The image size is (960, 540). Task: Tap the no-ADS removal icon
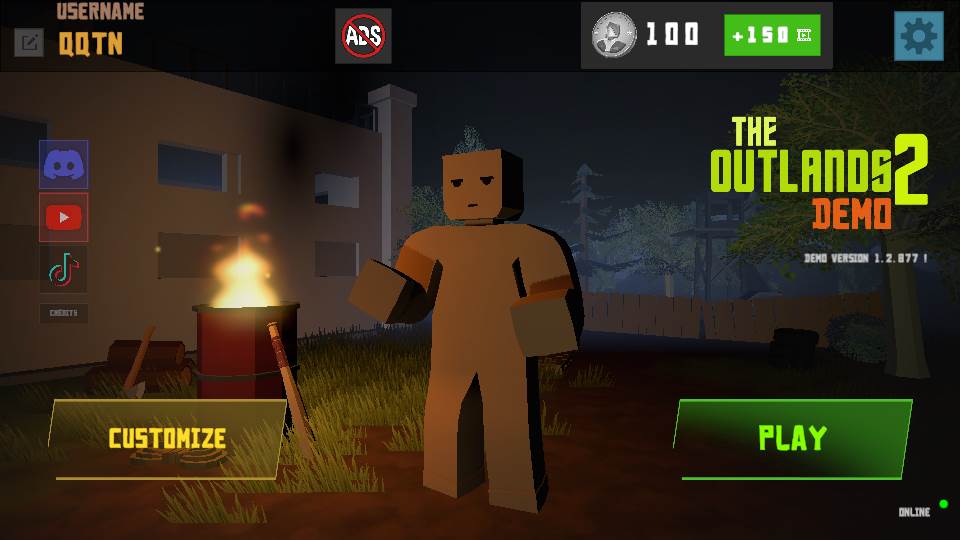363,36
